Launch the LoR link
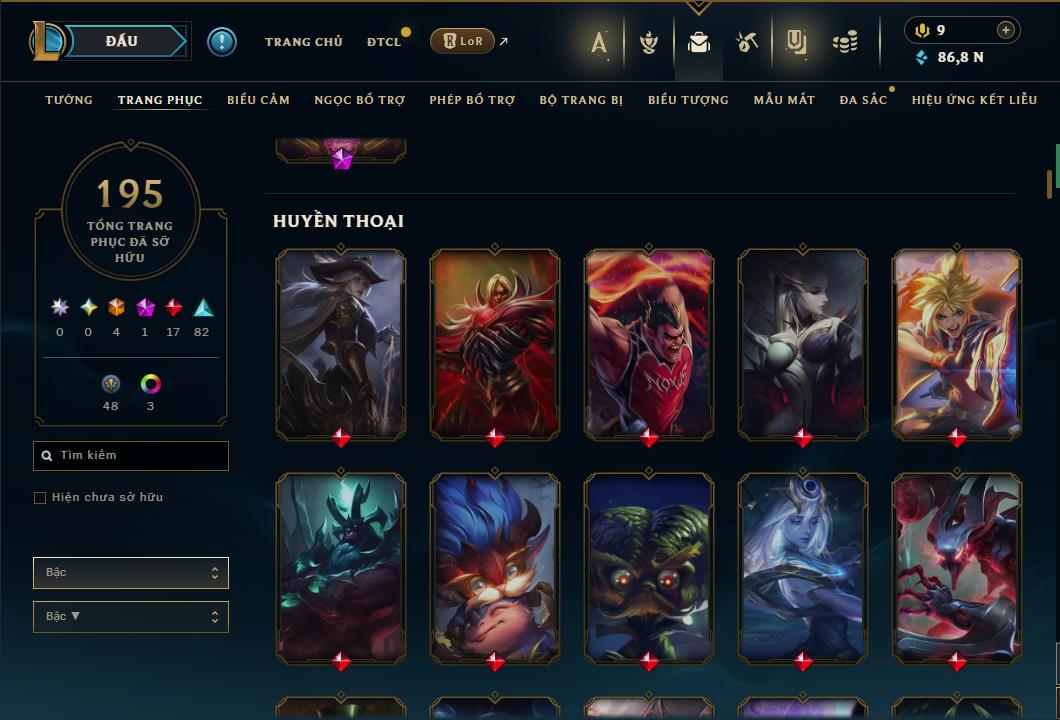Image resolution: width=1060 pixels, height=720 pixels. (x=462, y=41)
